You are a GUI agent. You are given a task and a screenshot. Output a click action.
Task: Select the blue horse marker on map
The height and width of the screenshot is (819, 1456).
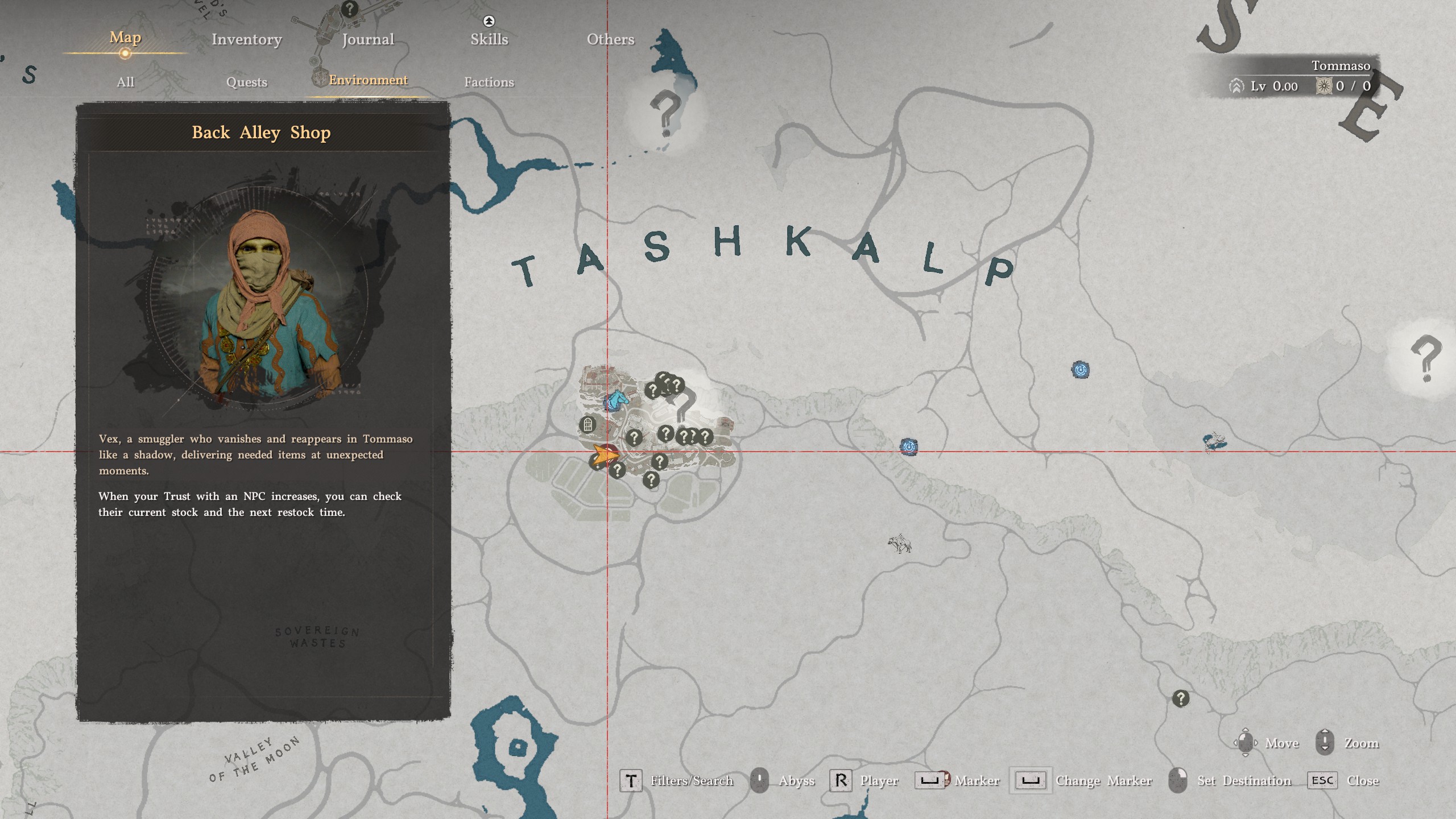[x=615, y=401]
